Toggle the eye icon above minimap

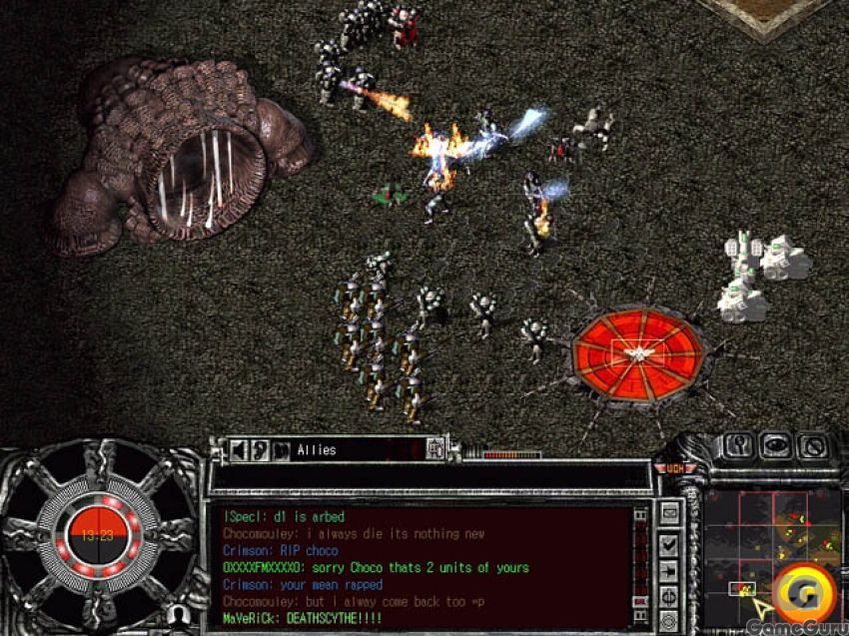pos(775,446)
